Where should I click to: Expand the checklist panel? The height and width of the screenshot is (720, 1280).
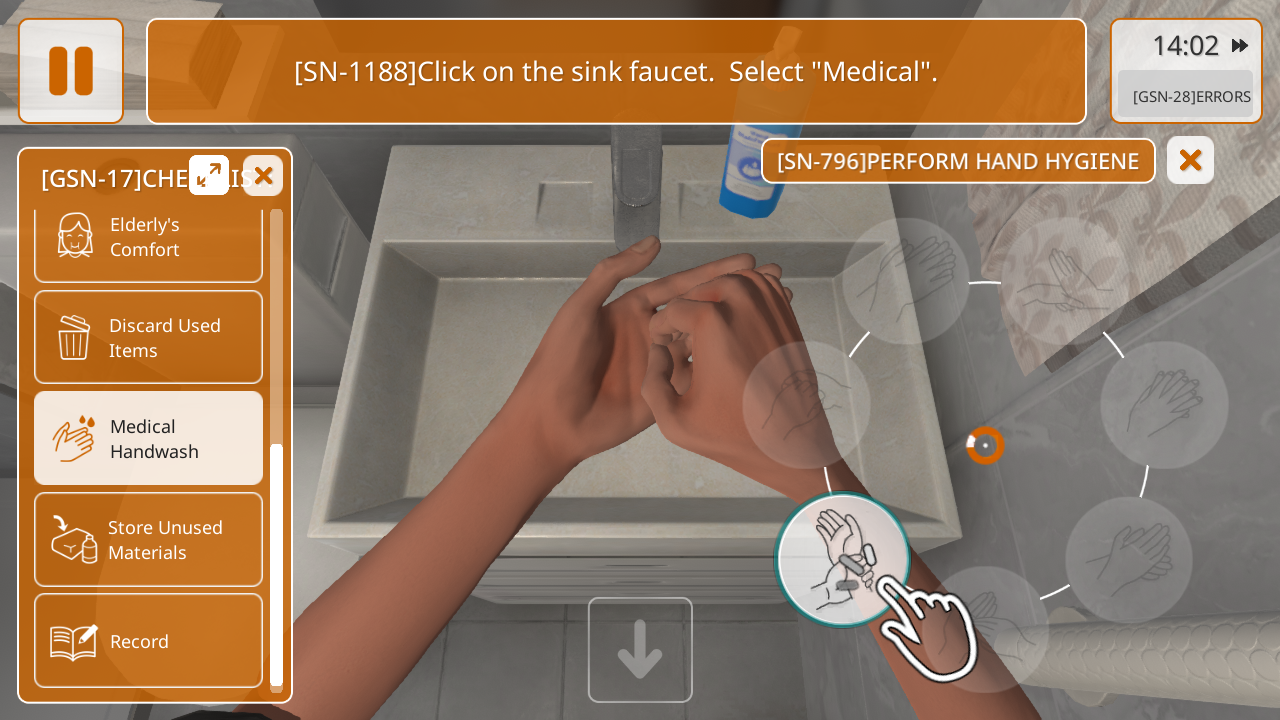tap(209, 175)
